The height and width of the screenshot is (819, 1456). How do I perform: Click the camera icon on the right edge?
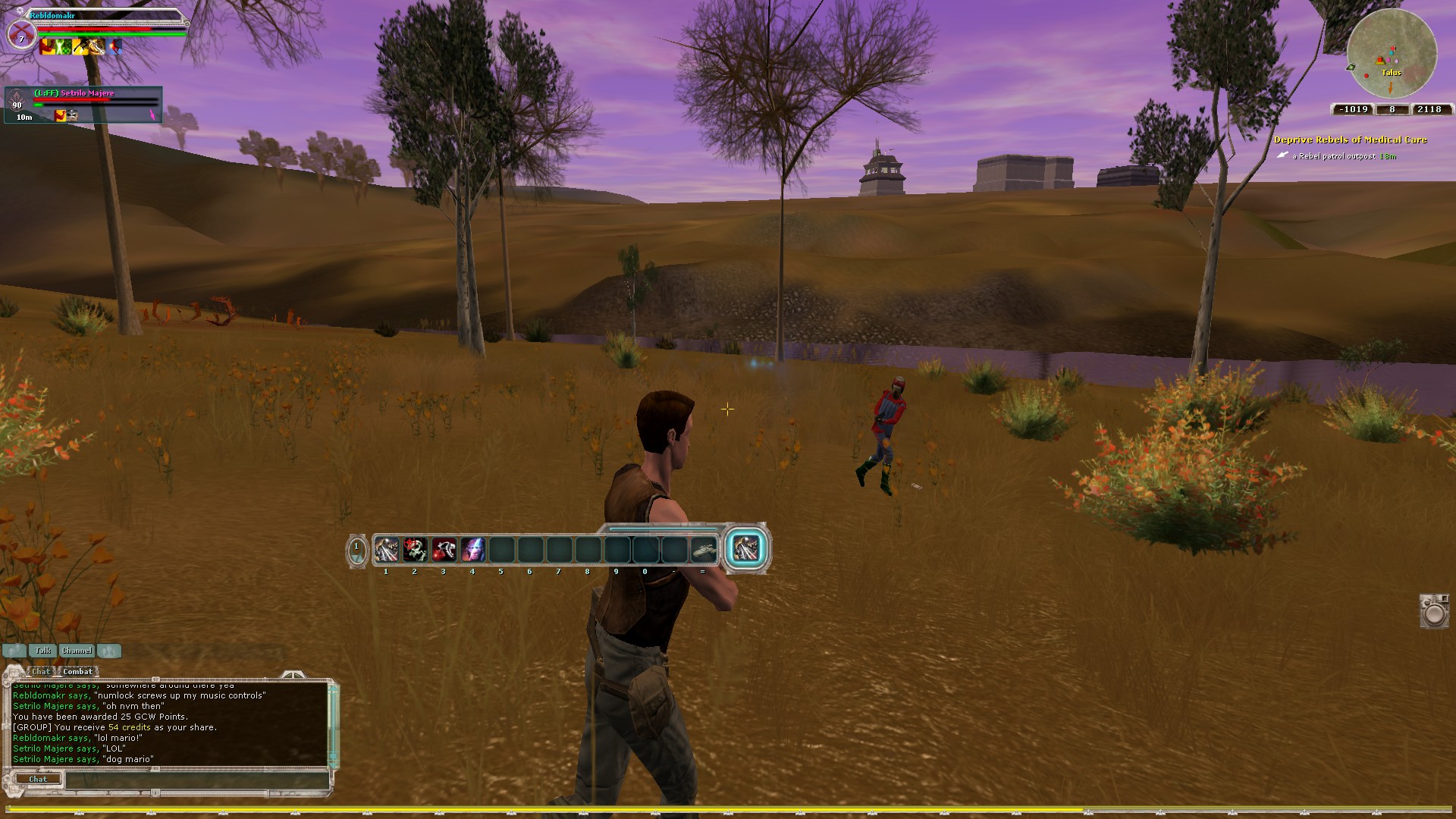(1434, 611)
